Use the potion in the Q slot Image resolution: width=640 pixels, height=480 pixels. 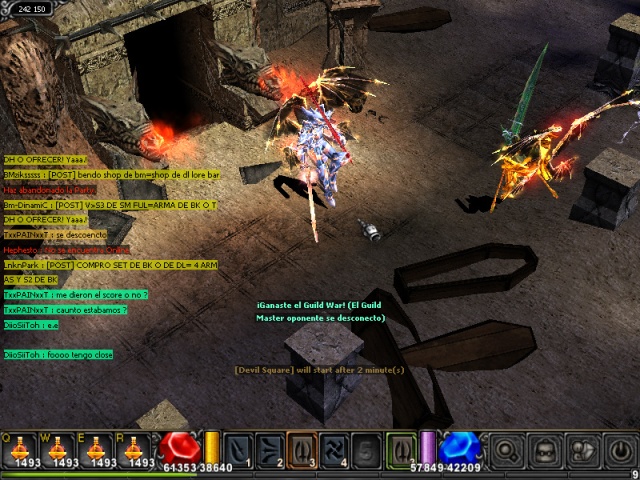click(20, 449)
